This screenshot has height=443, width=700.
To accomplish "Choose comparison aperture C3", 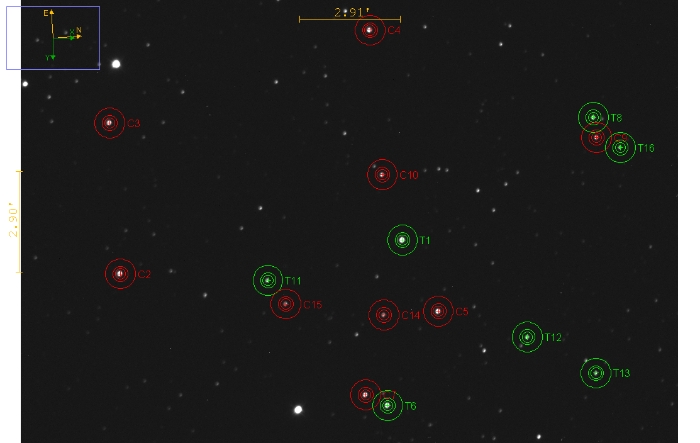I will tap(109, 123).
